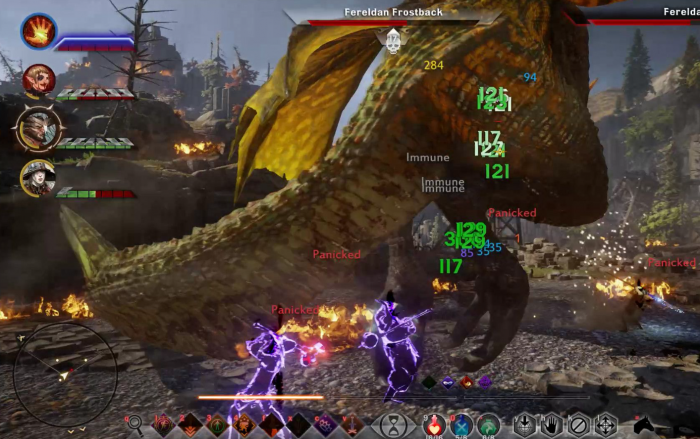Screen dimensions: 700x439
Task: Issue the hold position hand command
Action: pyautogui.click(x=551, y=424)
